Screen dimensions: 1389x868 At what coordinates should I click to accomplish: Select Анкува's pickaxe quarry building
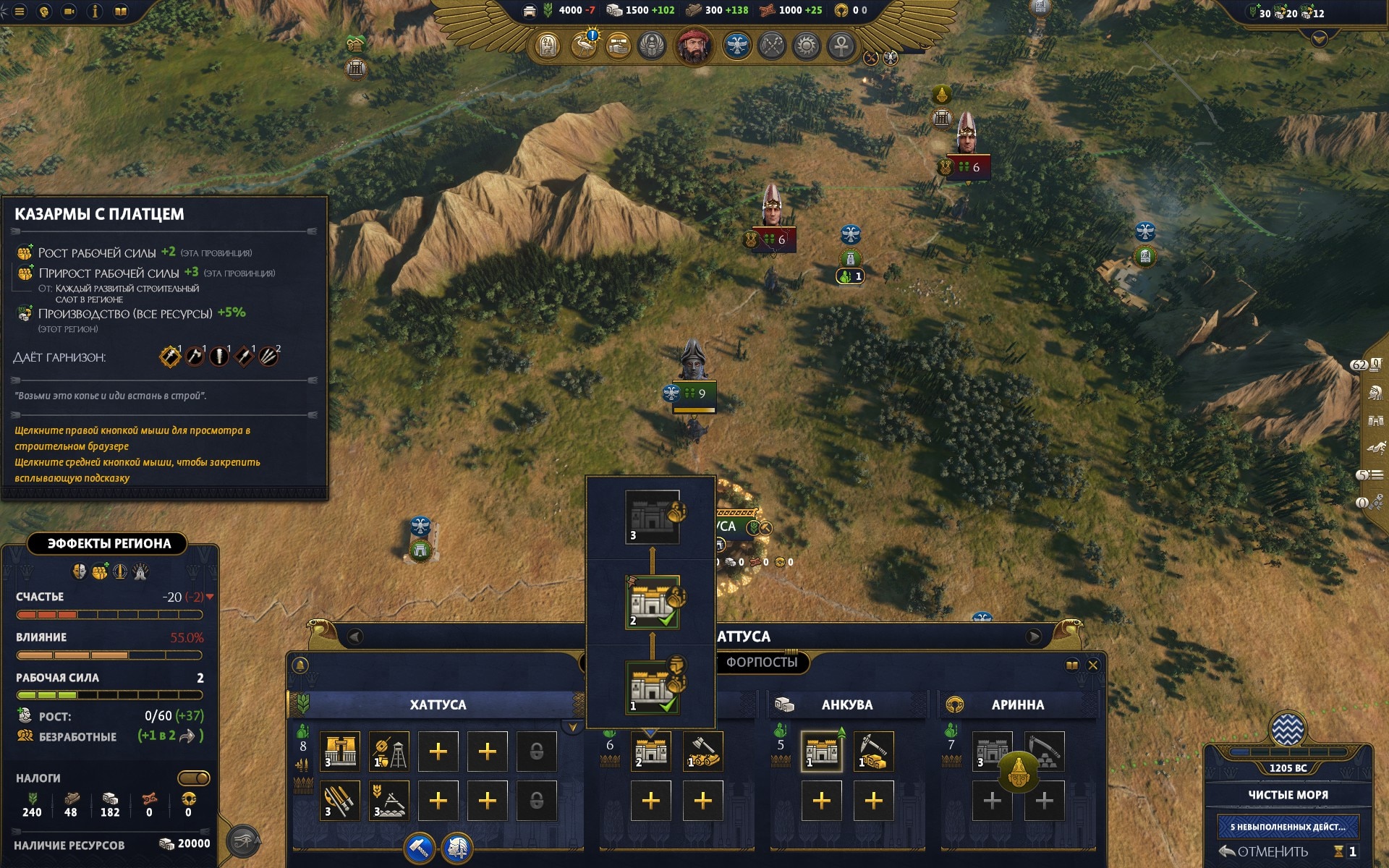pos(873,752)
